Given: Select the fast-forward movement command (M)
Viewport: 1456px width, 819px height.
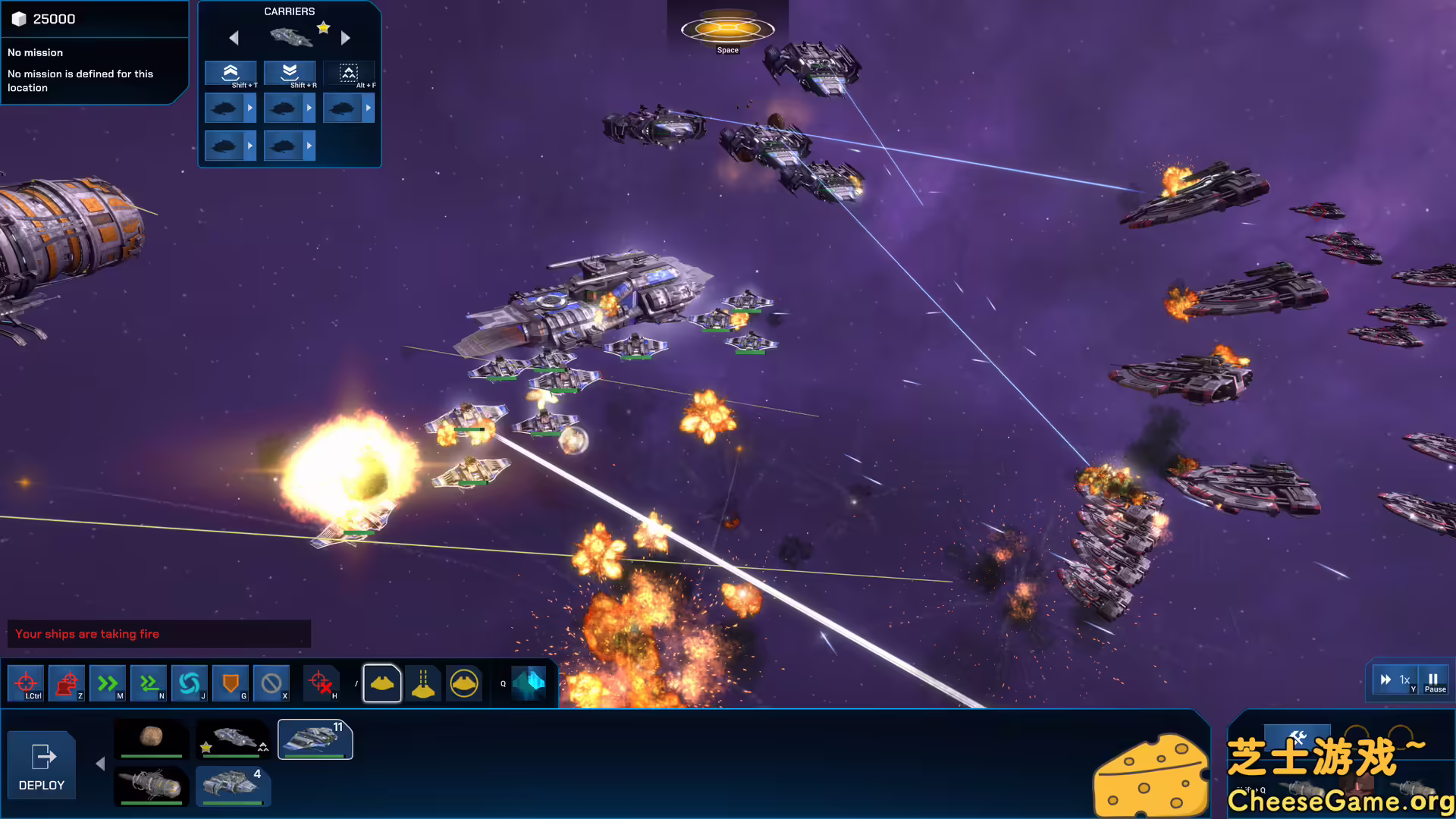Looking at the screenshot, I should point(106,682).
